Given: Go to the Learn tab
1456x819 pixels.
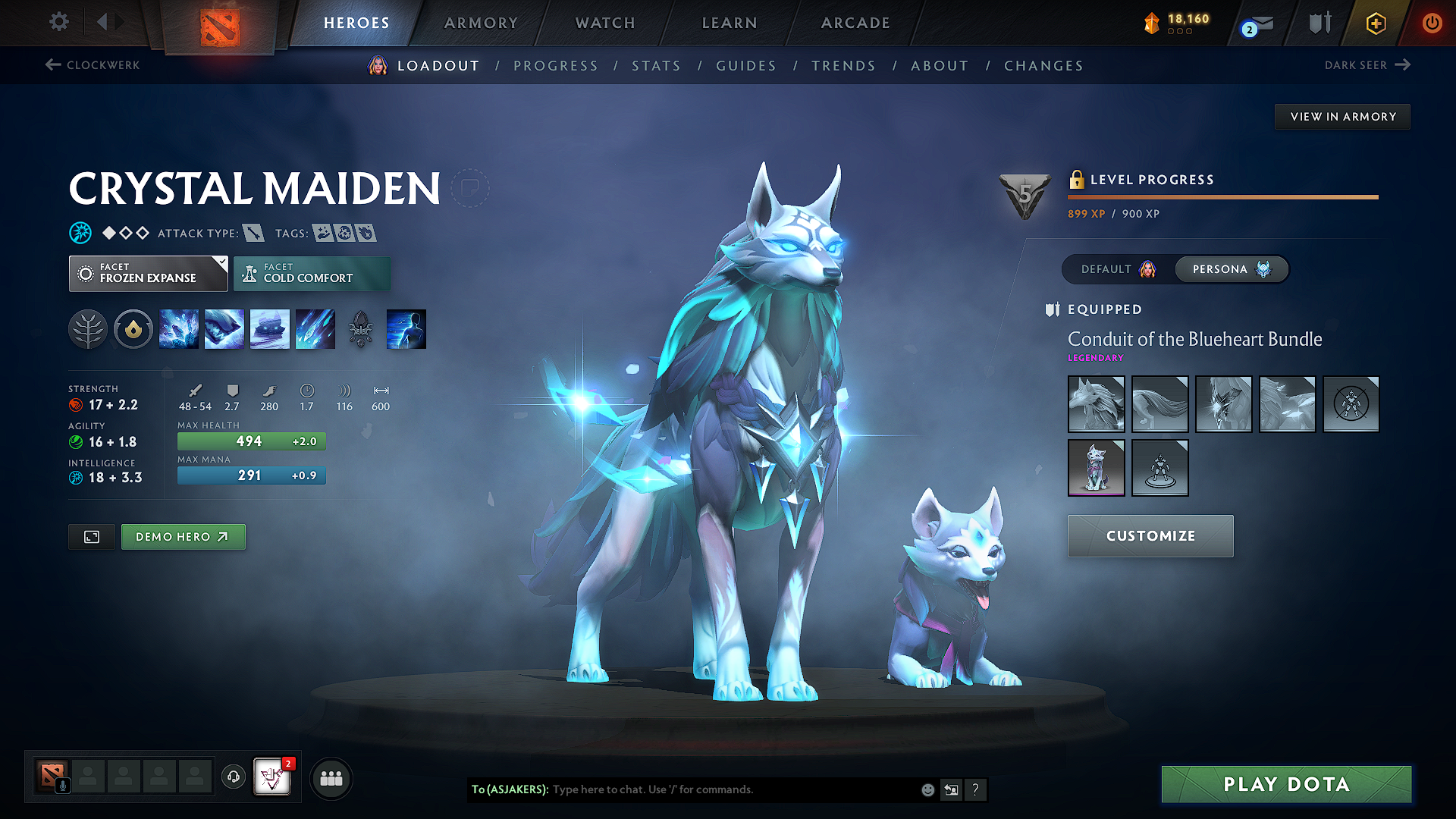Looking at the screenshot, I should point(730,23).
